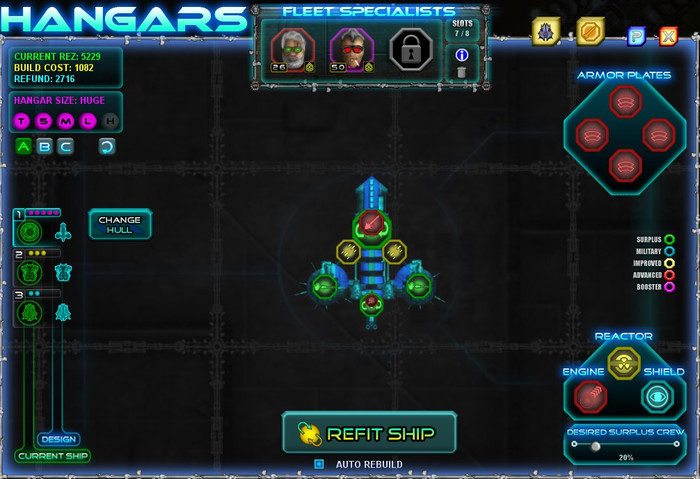Viewport: 700px width, 479px height.
Task: Select the white-haired fleet specialist portrait
Action: 292,48
